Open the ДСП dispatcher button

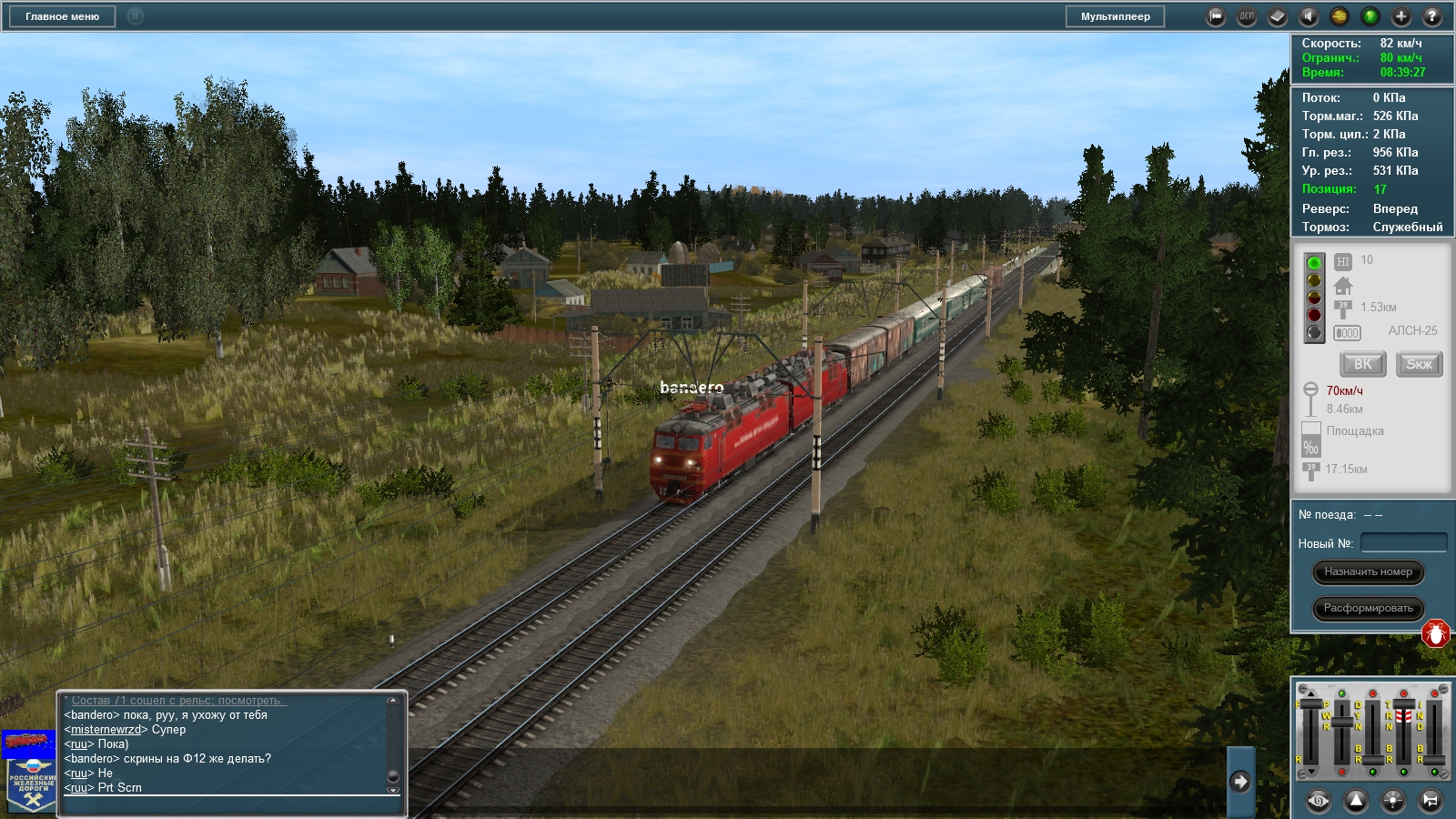[x=1247, y=16]
